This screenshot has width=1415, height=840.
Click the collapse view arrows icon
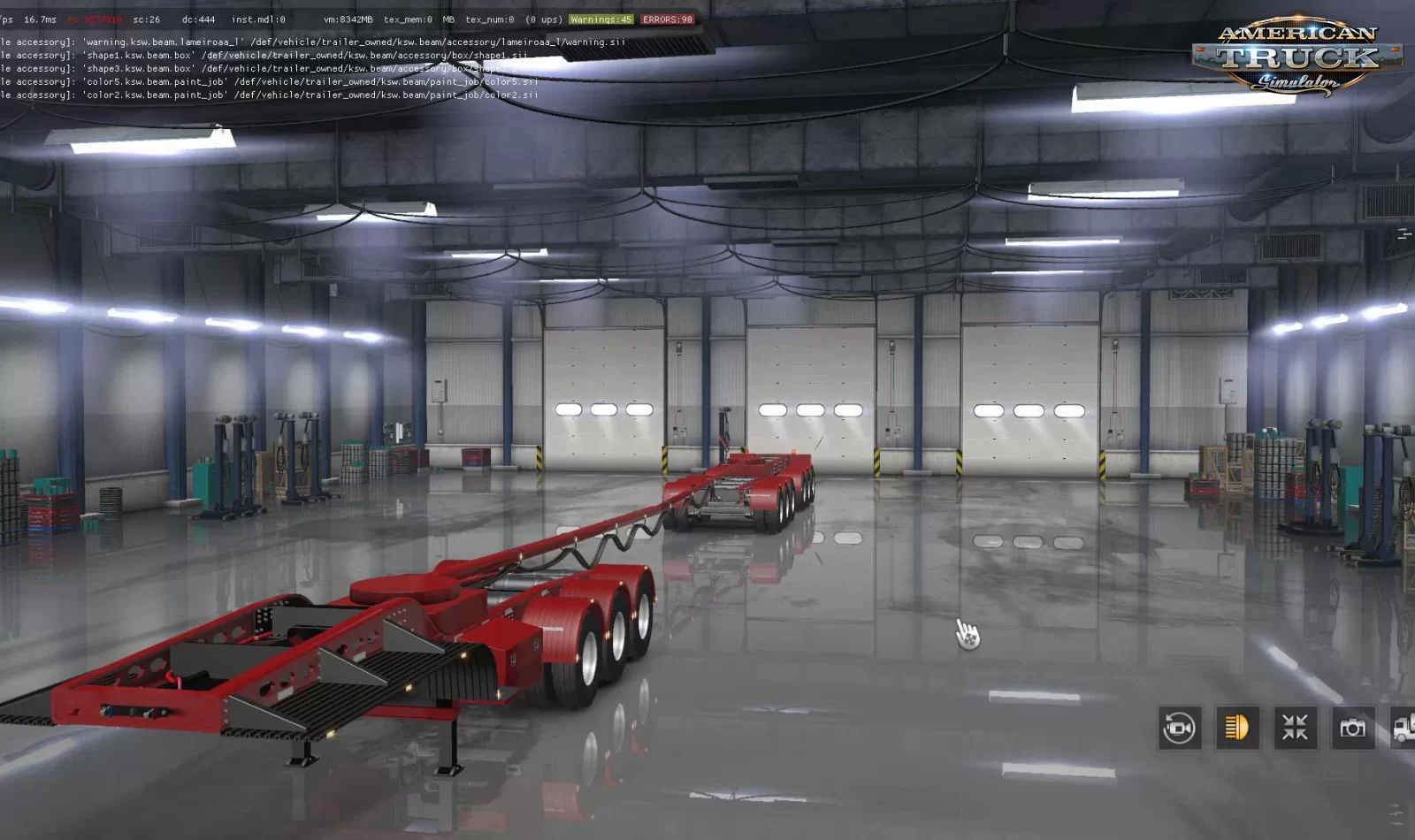point(1294,729)
